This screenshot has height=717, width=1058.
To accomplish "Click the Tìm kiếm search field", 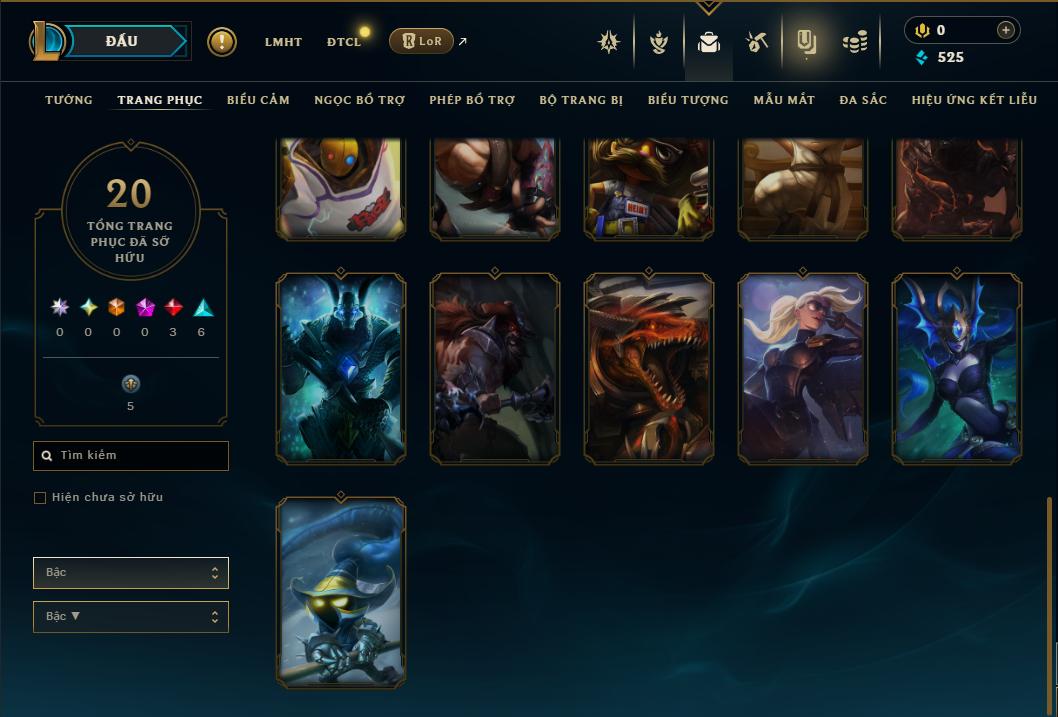I will [131, 456].
